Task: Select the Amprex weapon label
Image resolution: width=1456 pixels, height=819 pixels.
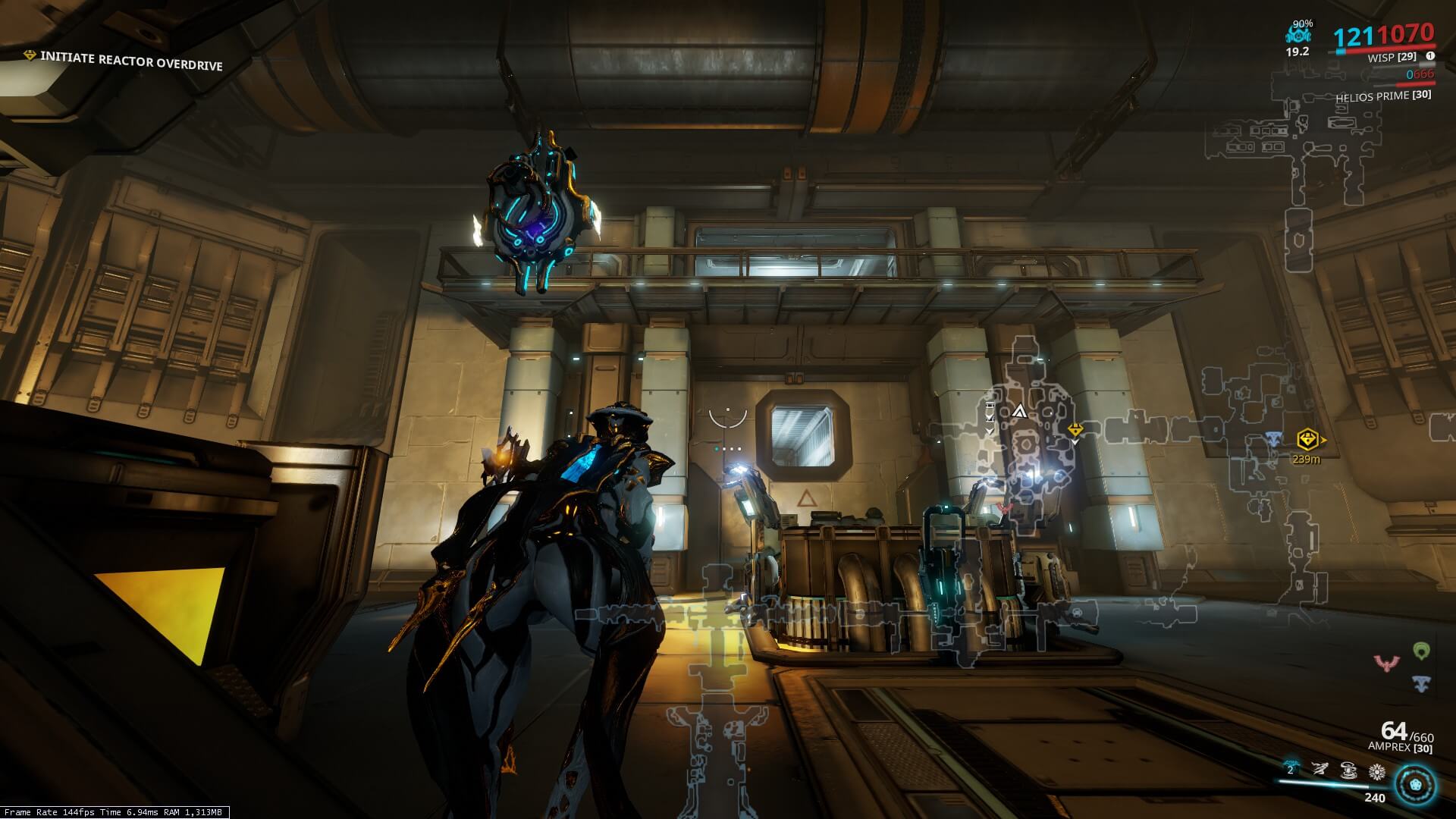Action: pos(1400,748)
